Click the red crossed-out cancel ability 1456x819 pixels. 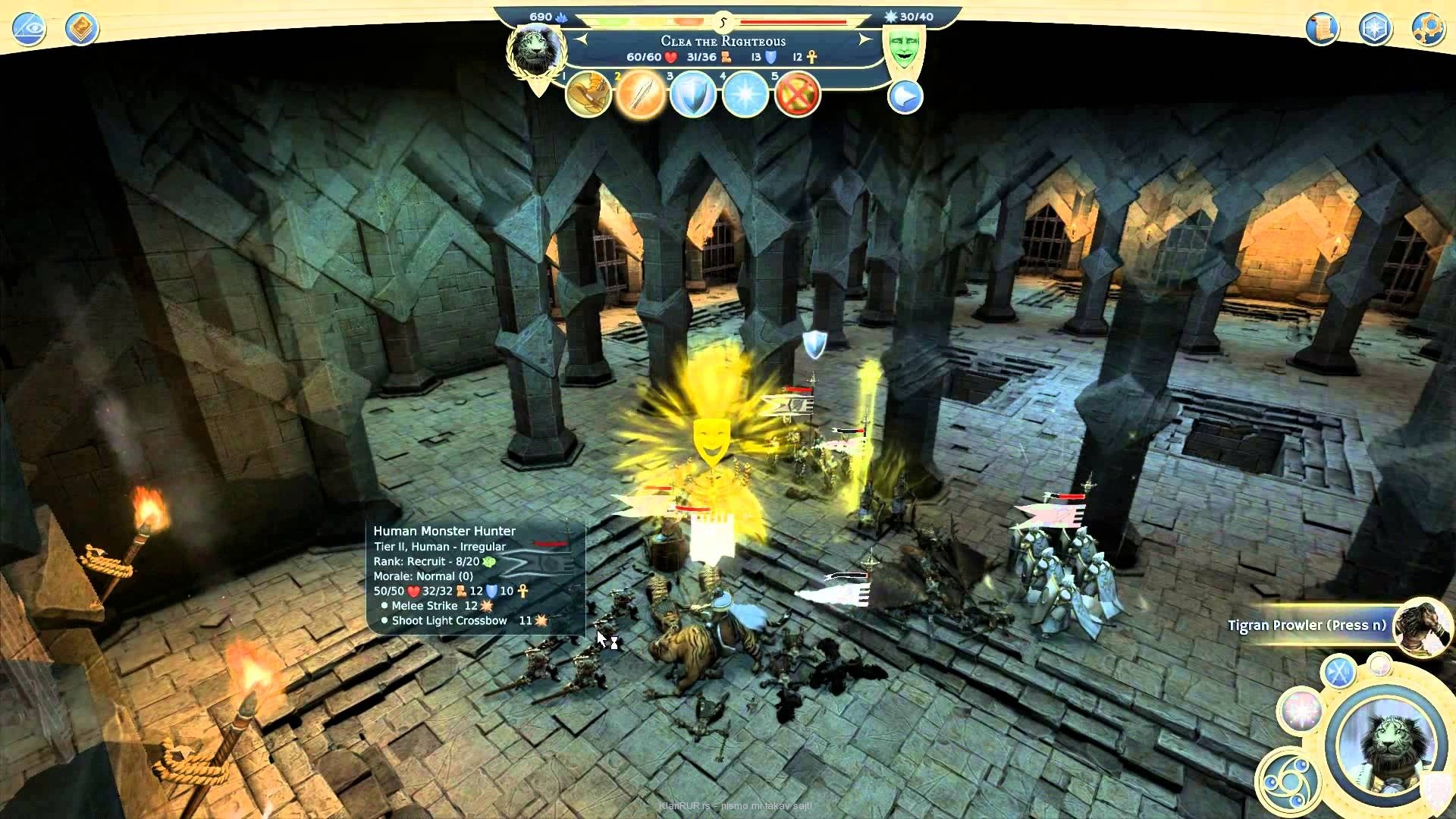point(798,96)
